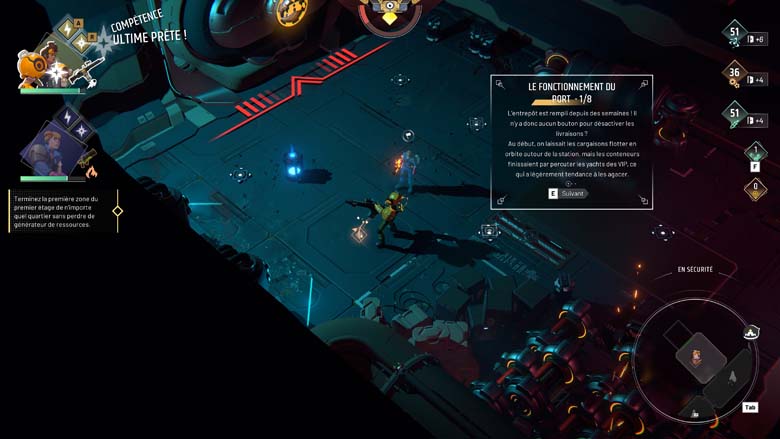Select the teal consumable item with count 1
The height and width of the screenshot is (439, 780).
756,153
